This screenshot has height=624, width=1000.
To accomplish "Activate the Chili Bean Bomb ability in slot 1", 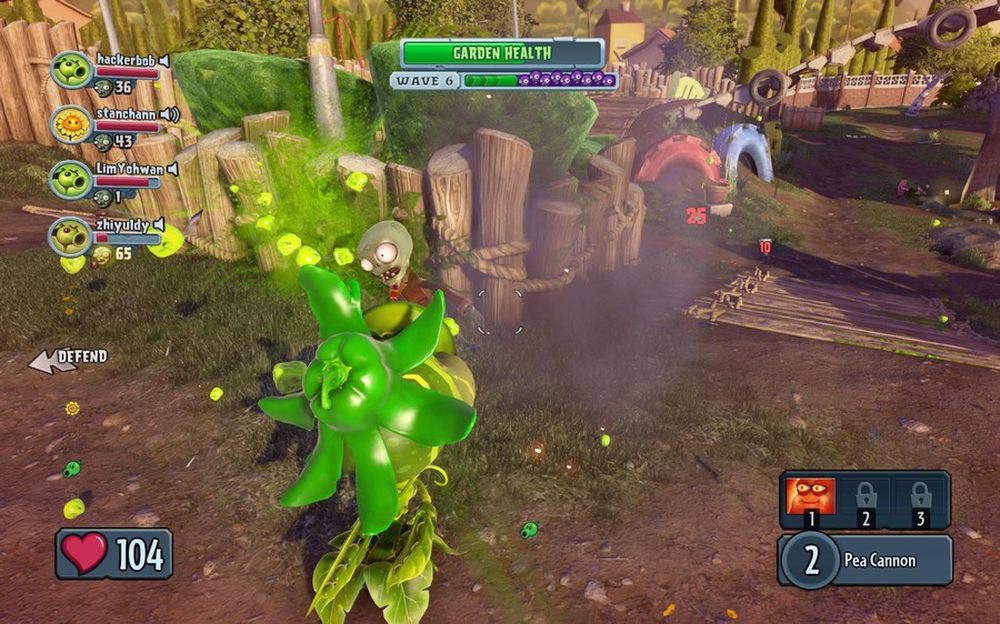I will click(810, 497).
